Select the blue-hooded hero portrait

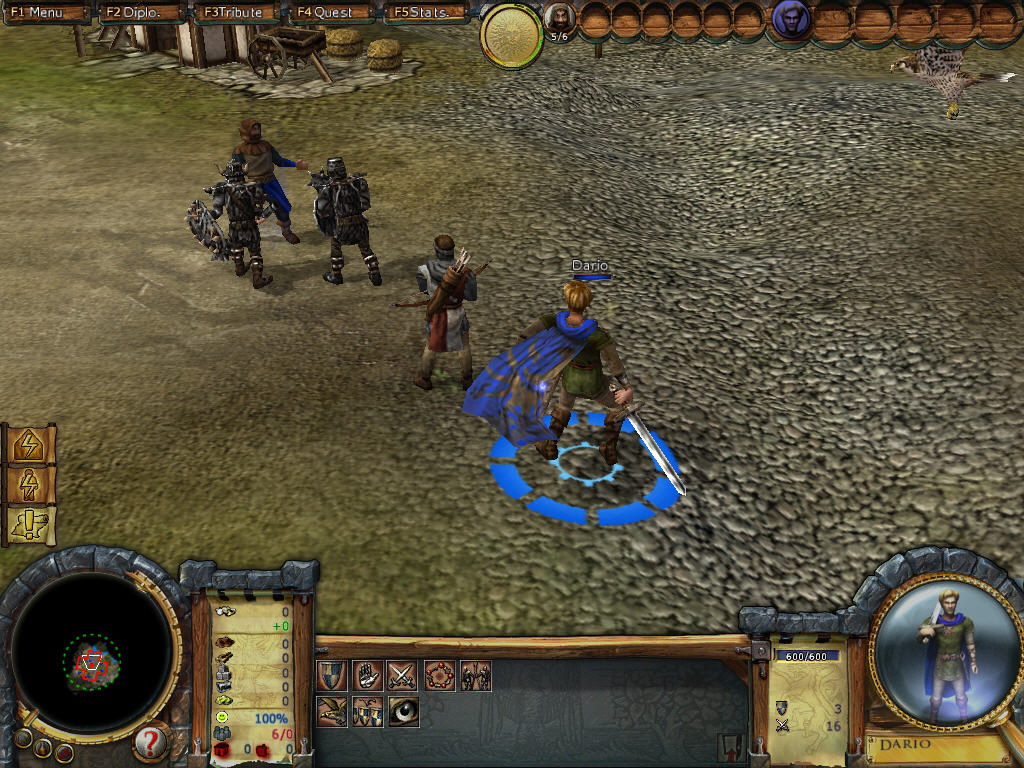(791, 21)
